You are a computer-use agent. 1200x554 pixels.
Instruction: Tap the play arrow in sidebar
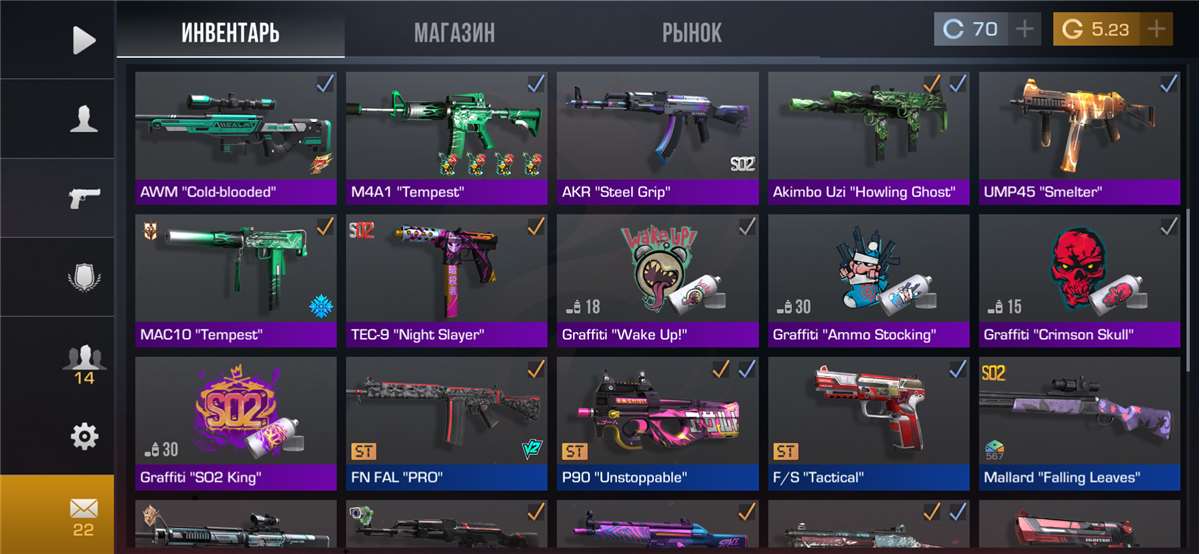[84, 40]
